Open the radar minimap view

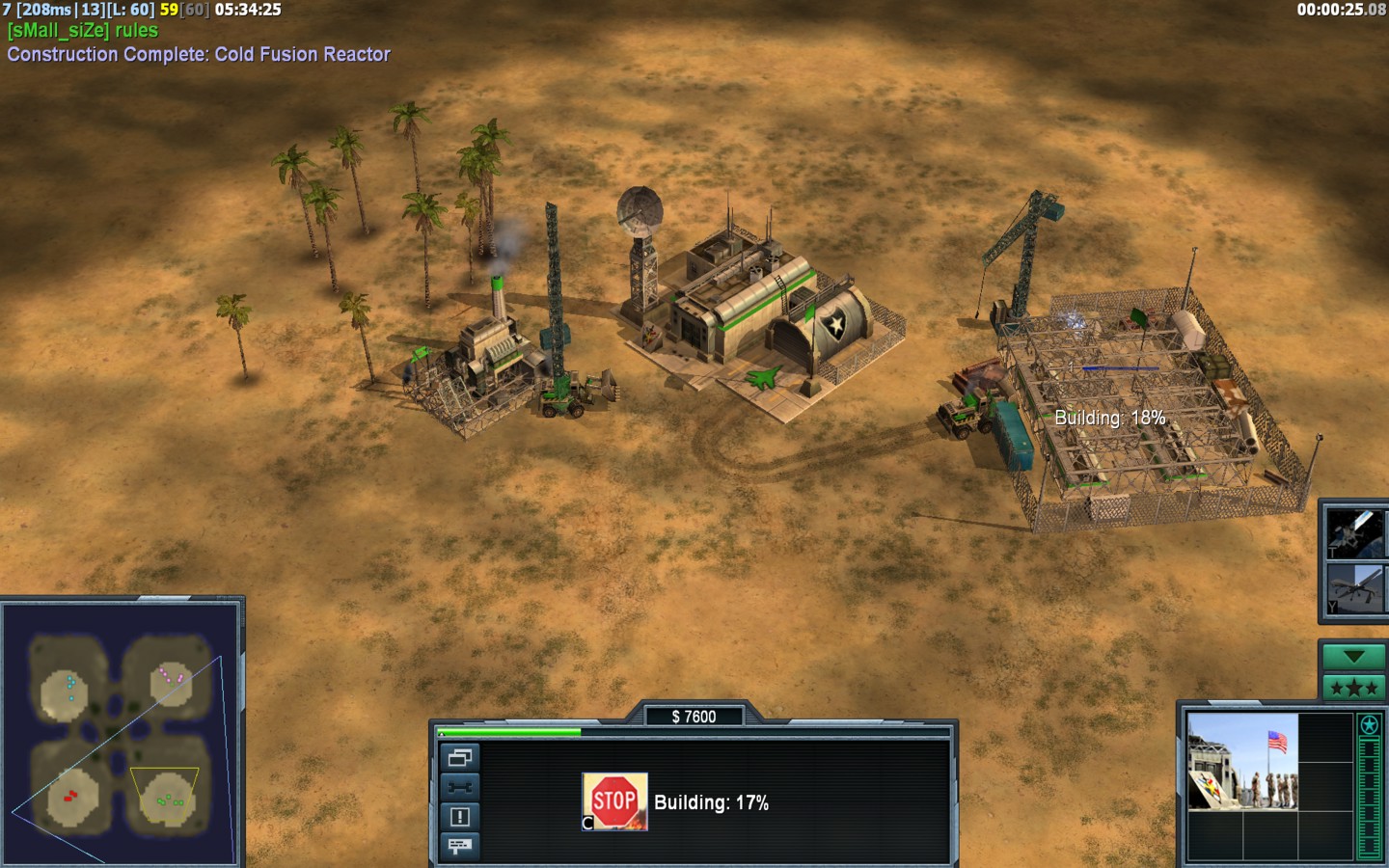click(122, 733)
